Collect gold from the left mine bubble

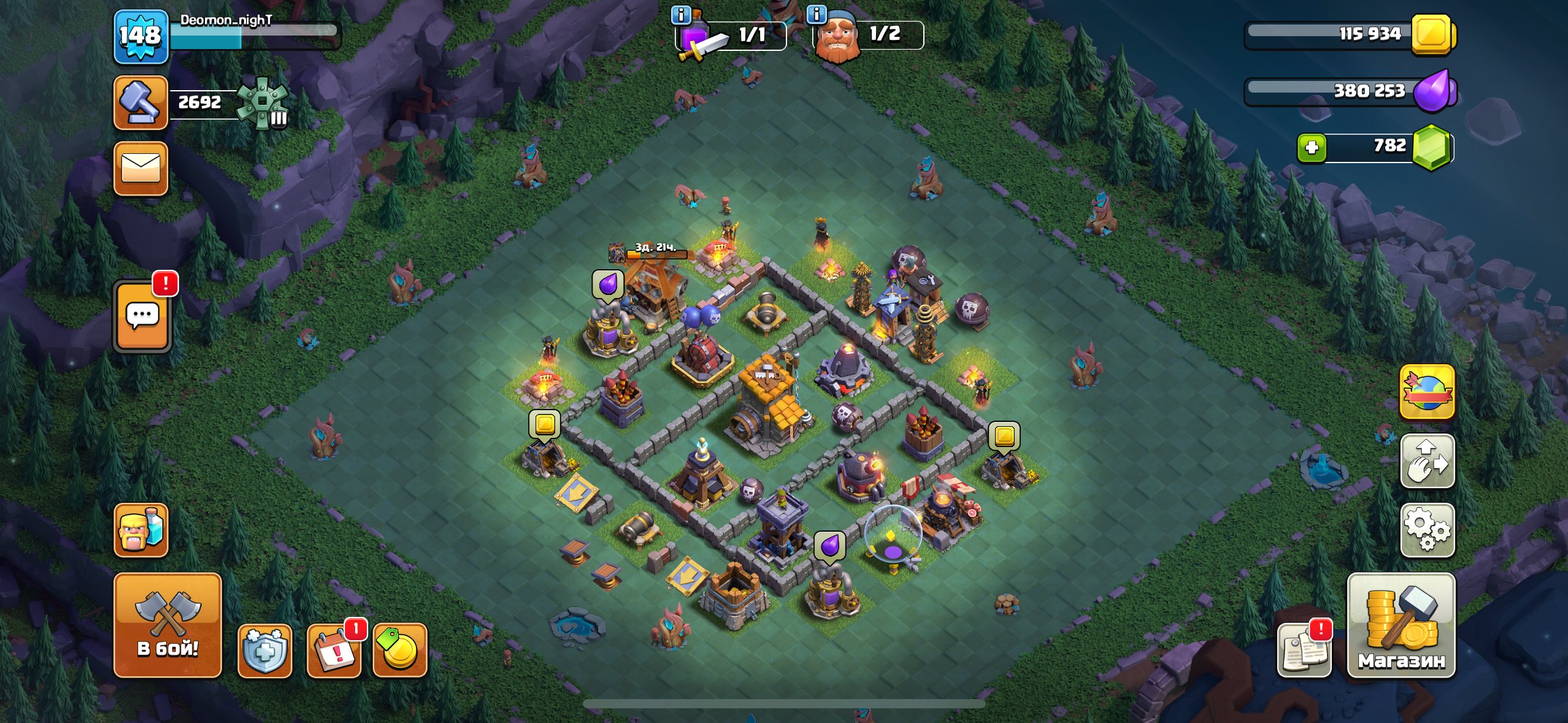coord(544,424)
